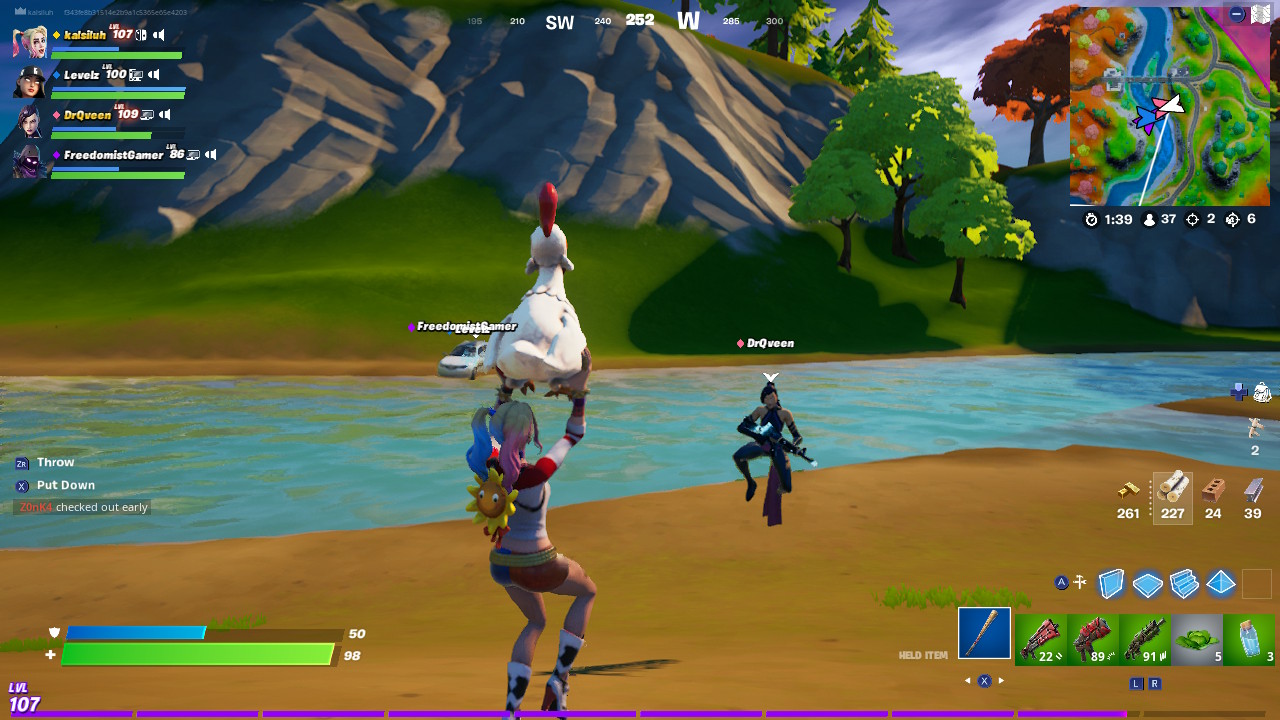Pick the pyramid roof building piece

coord(1220,583)
